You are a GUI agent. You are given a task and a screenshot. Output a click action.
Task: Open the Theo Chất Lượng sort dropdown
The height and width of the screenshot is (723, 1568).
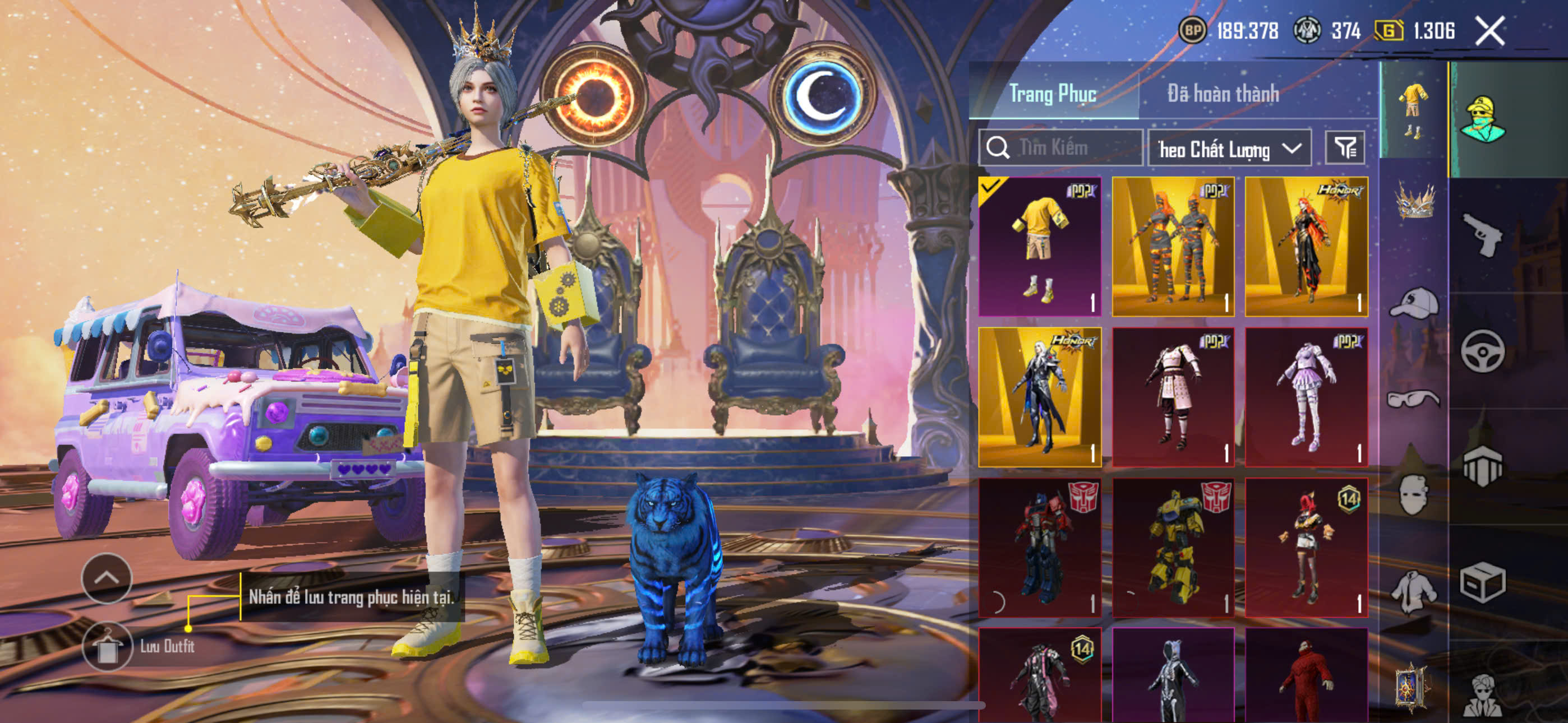pos(1228,149)
